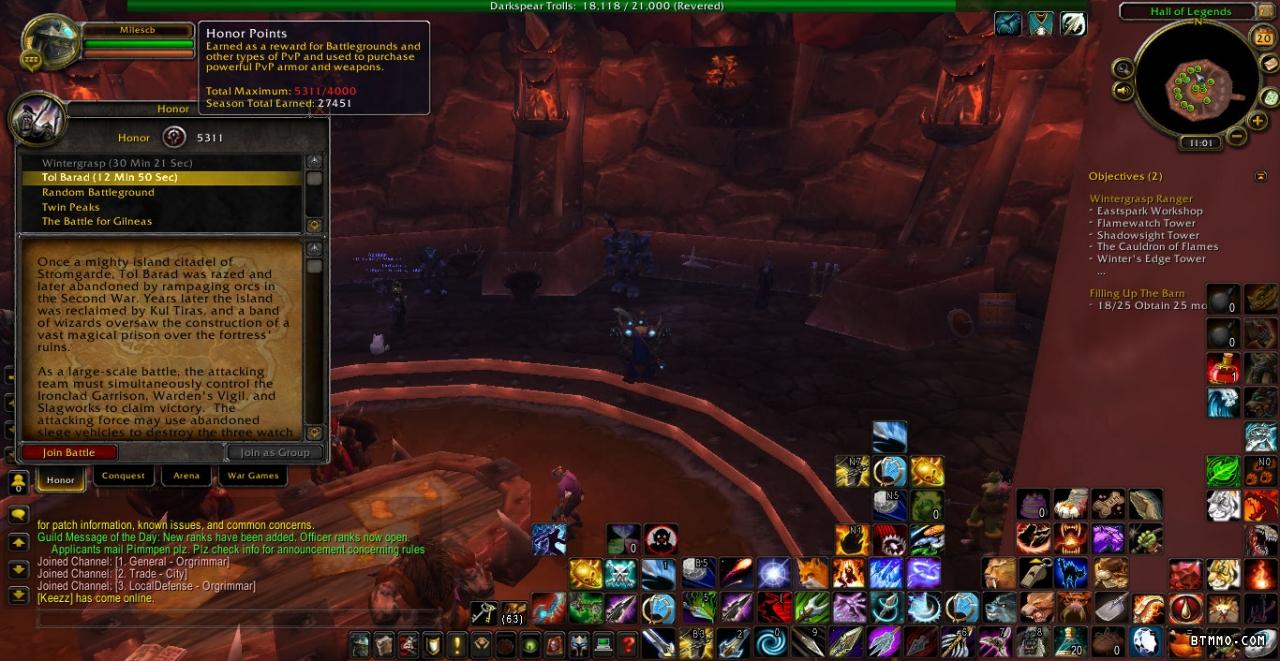Click the 11:01 clock under the minimap

[1200, 143]
